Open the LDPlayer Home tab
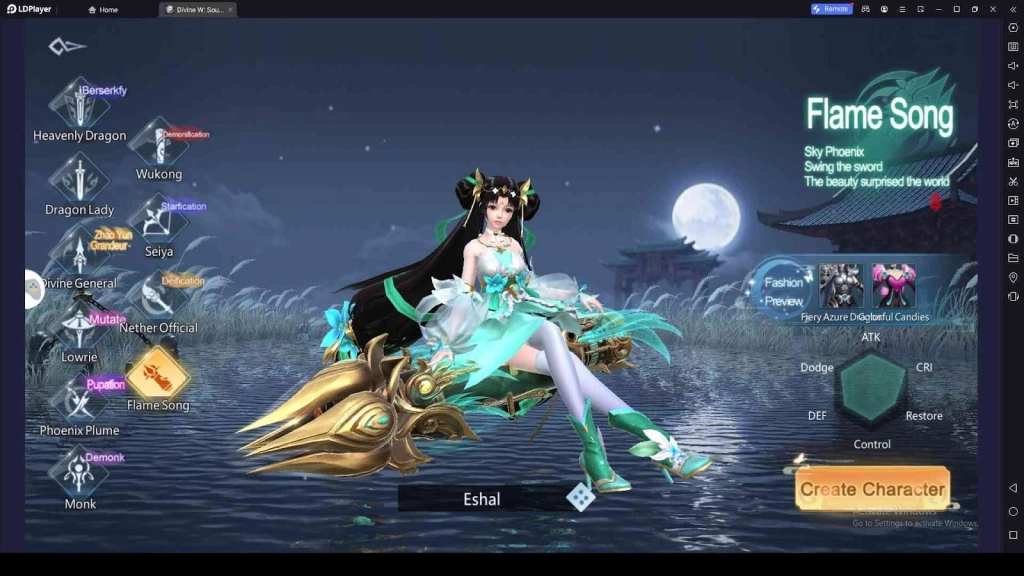Image resolution: width=1024 pixels, height=576 pixels. click(103, 9)
